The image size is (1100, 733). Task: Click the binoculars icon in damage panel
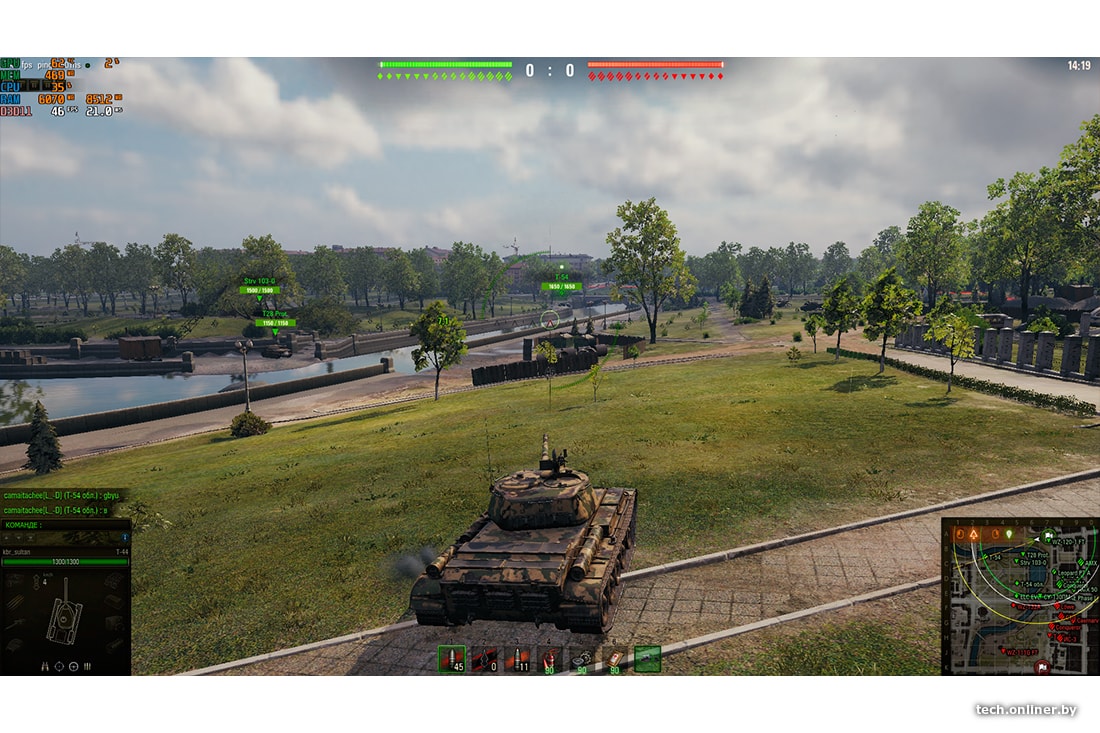coord(45,665)
